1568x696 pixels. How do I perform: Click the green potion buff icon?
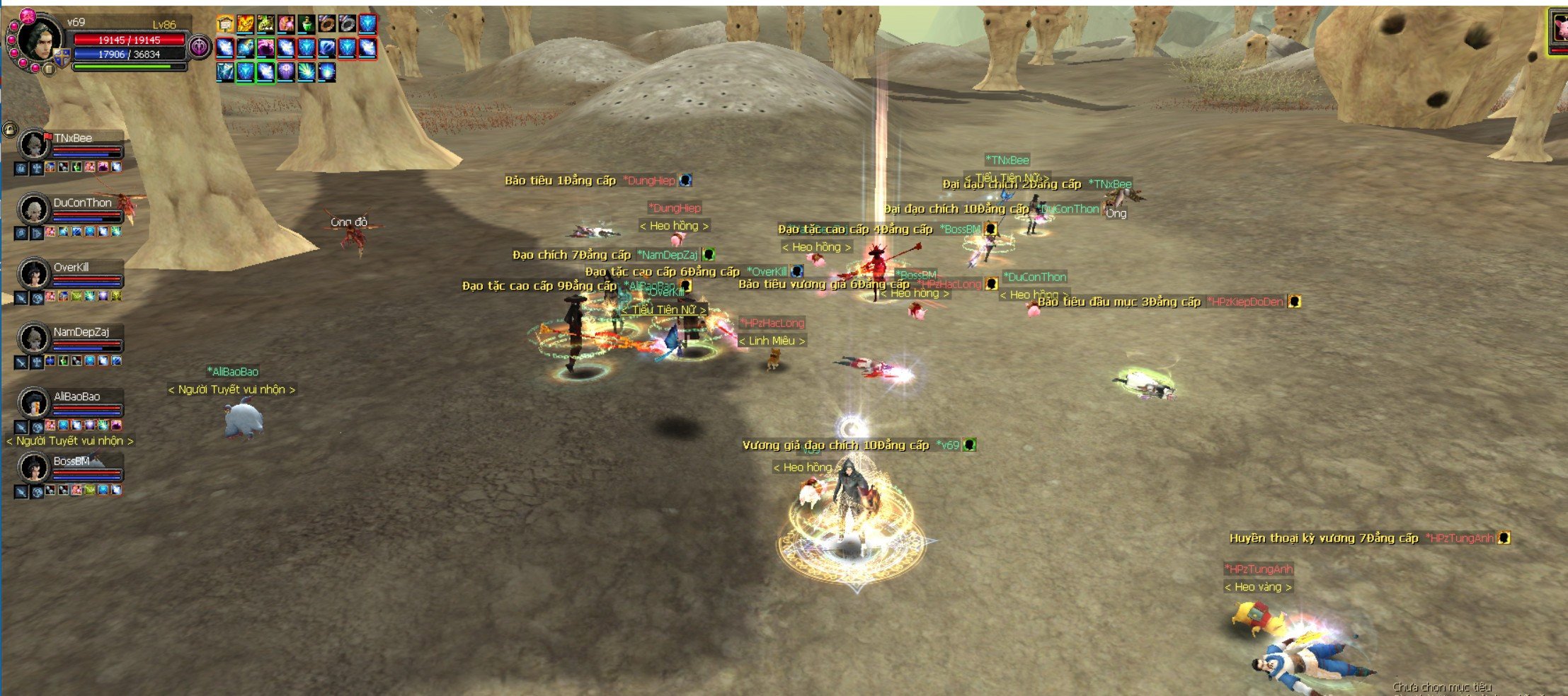tap(306, 25)
